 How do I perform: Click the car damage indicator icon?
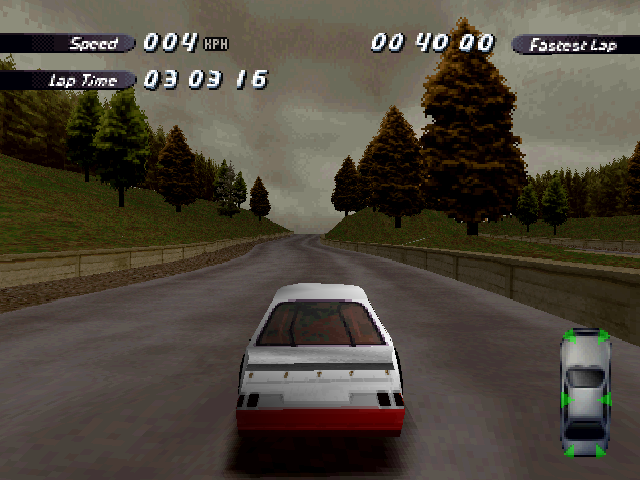pyautogui.click(x=585, y=393)
